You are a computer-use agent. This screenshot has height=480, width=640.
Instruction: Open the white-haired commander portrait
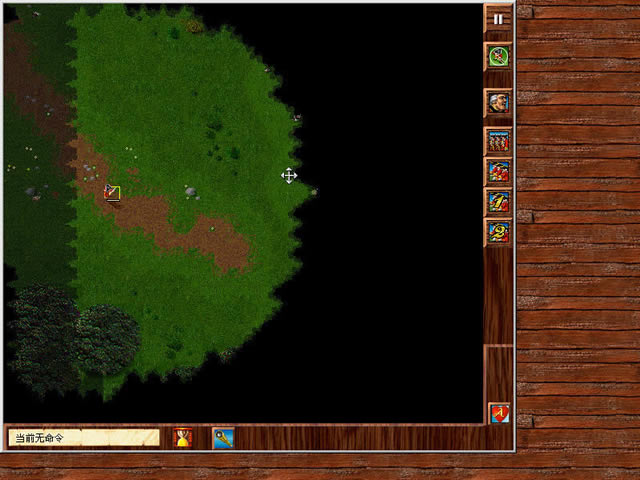(x=498, y=102)
